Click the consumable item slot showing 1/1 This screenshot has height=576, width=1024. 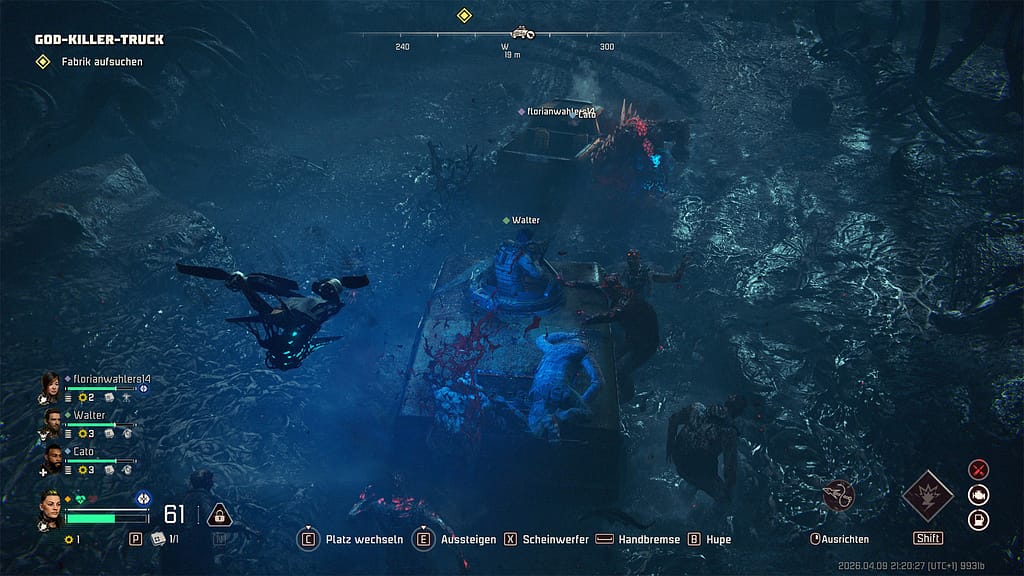point(164,539)
